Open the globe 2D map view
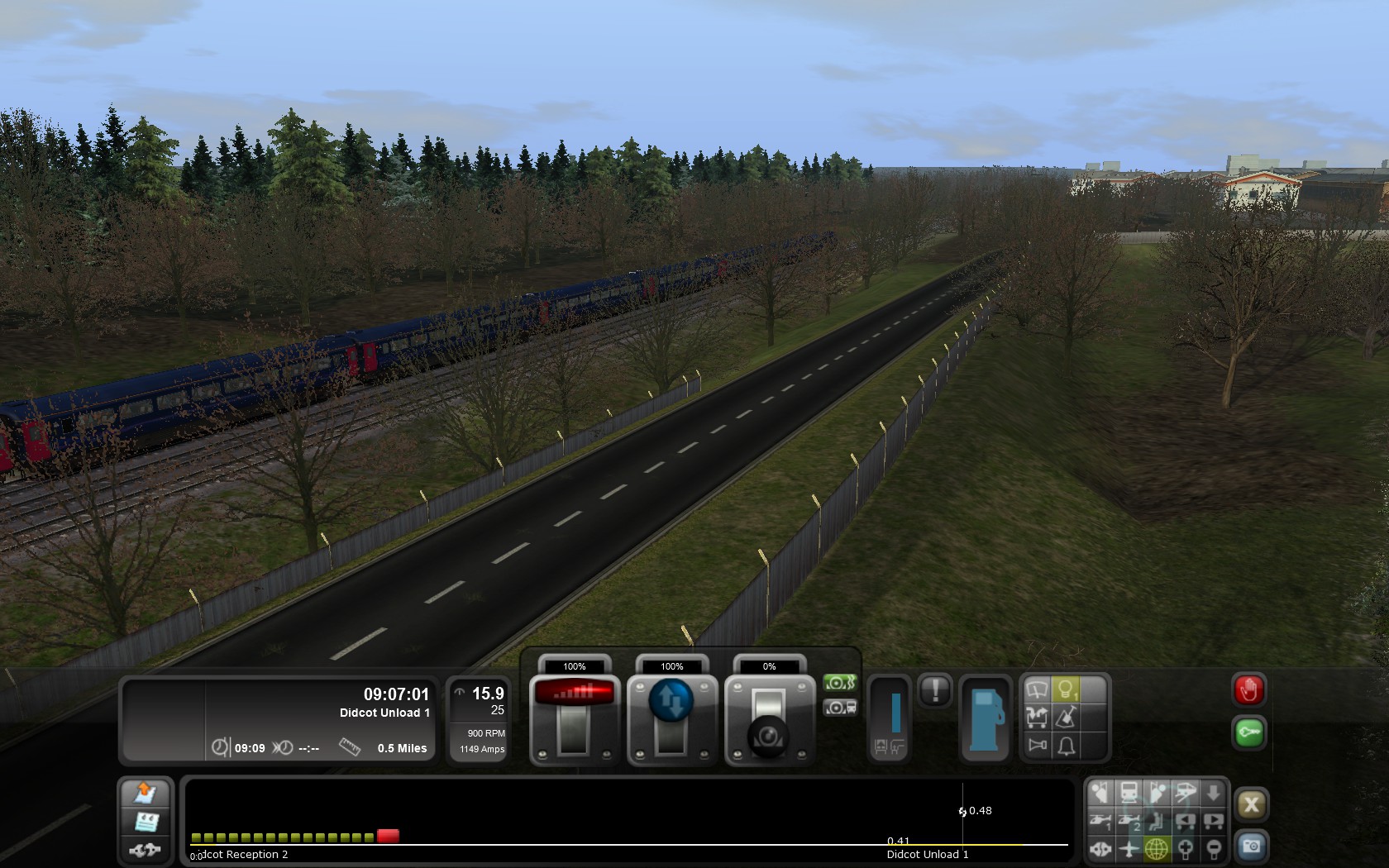 (1156, 848)
